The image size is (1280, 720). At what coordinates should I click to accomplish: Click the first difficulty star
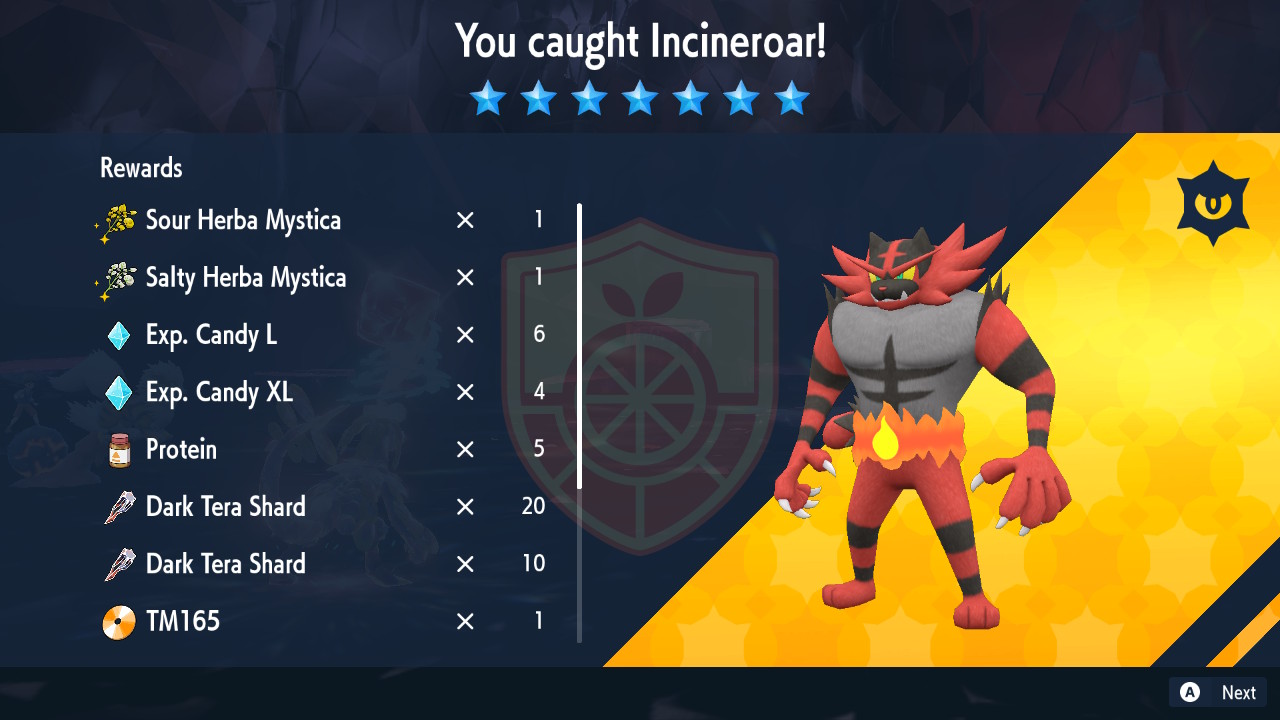[x=488, y=97]
